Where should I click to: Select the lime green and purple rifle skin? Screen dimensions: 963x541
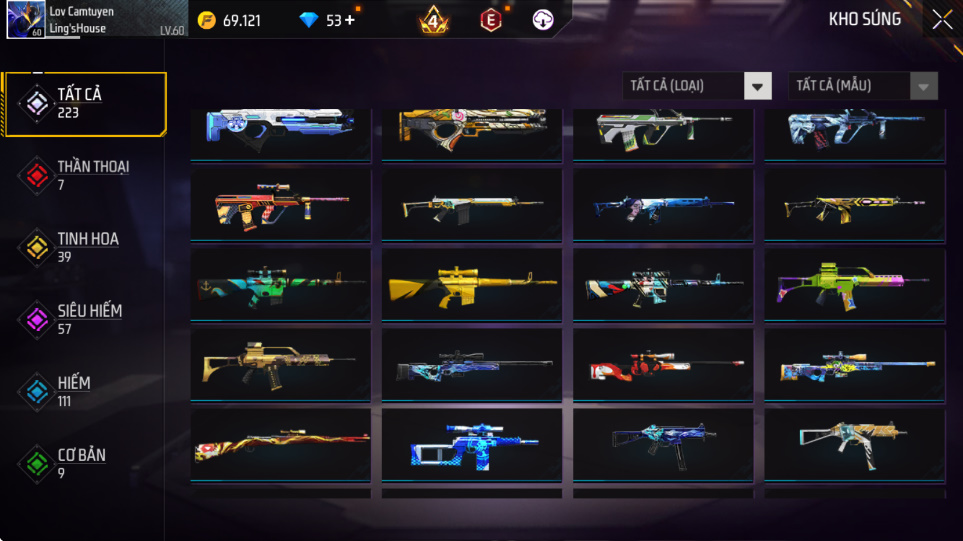point(854,285)
